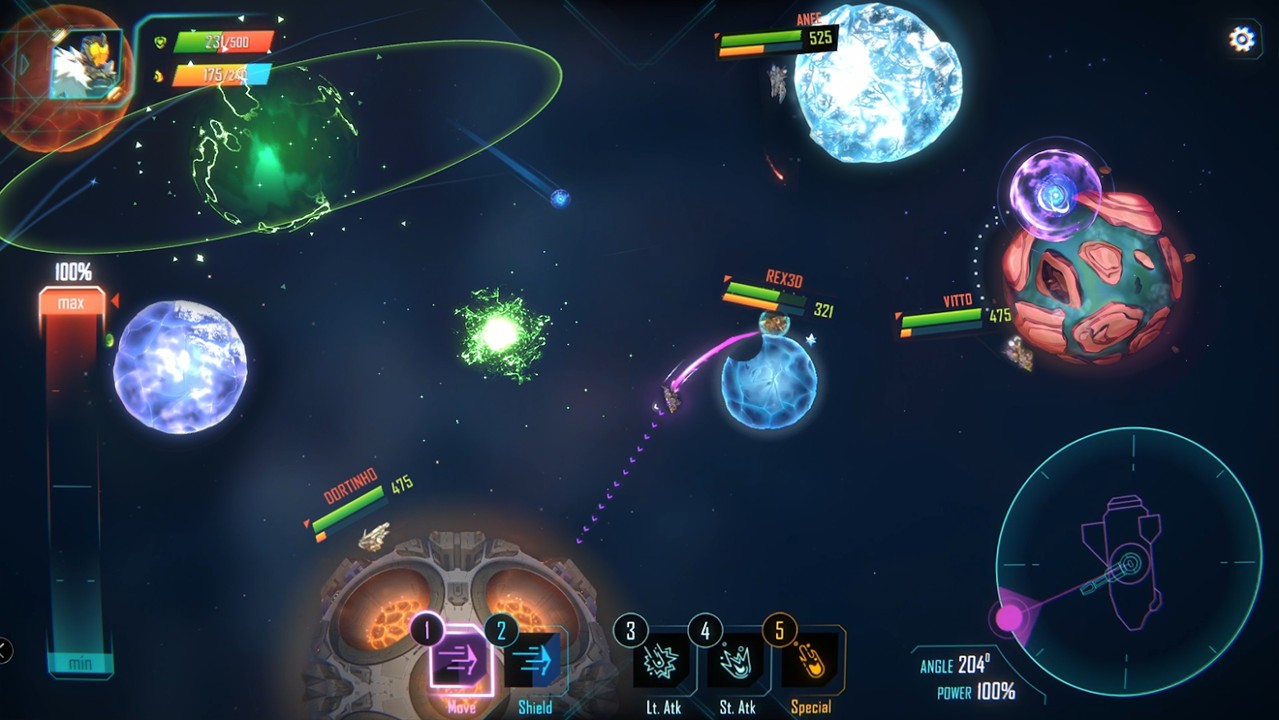This screenshot has height=720, width=1279.
Task: Open settings with the gear icon
Action: click(1241, 39)
